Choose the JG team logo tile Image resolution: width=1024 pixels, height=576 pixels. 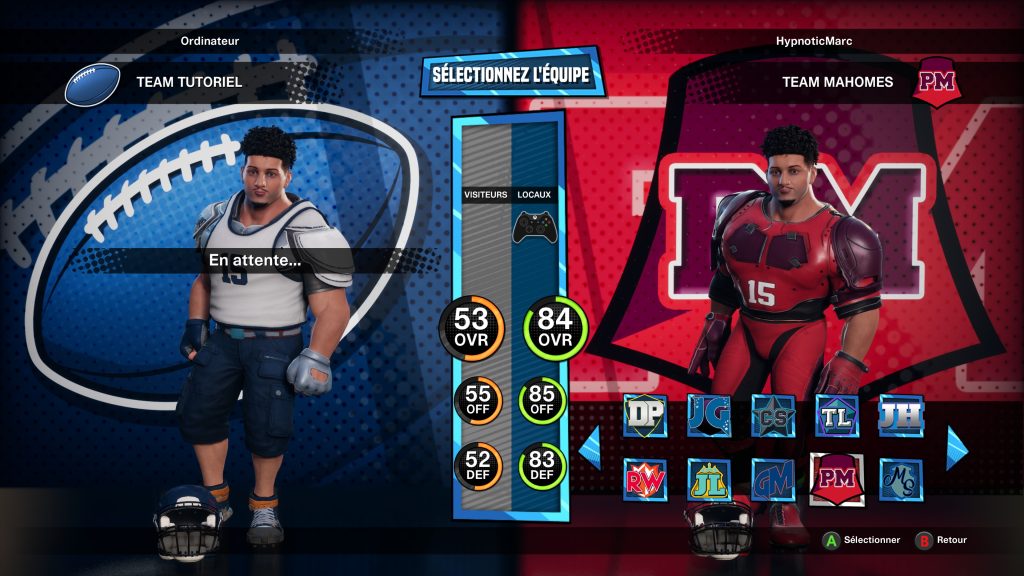(x=708, y=416)
